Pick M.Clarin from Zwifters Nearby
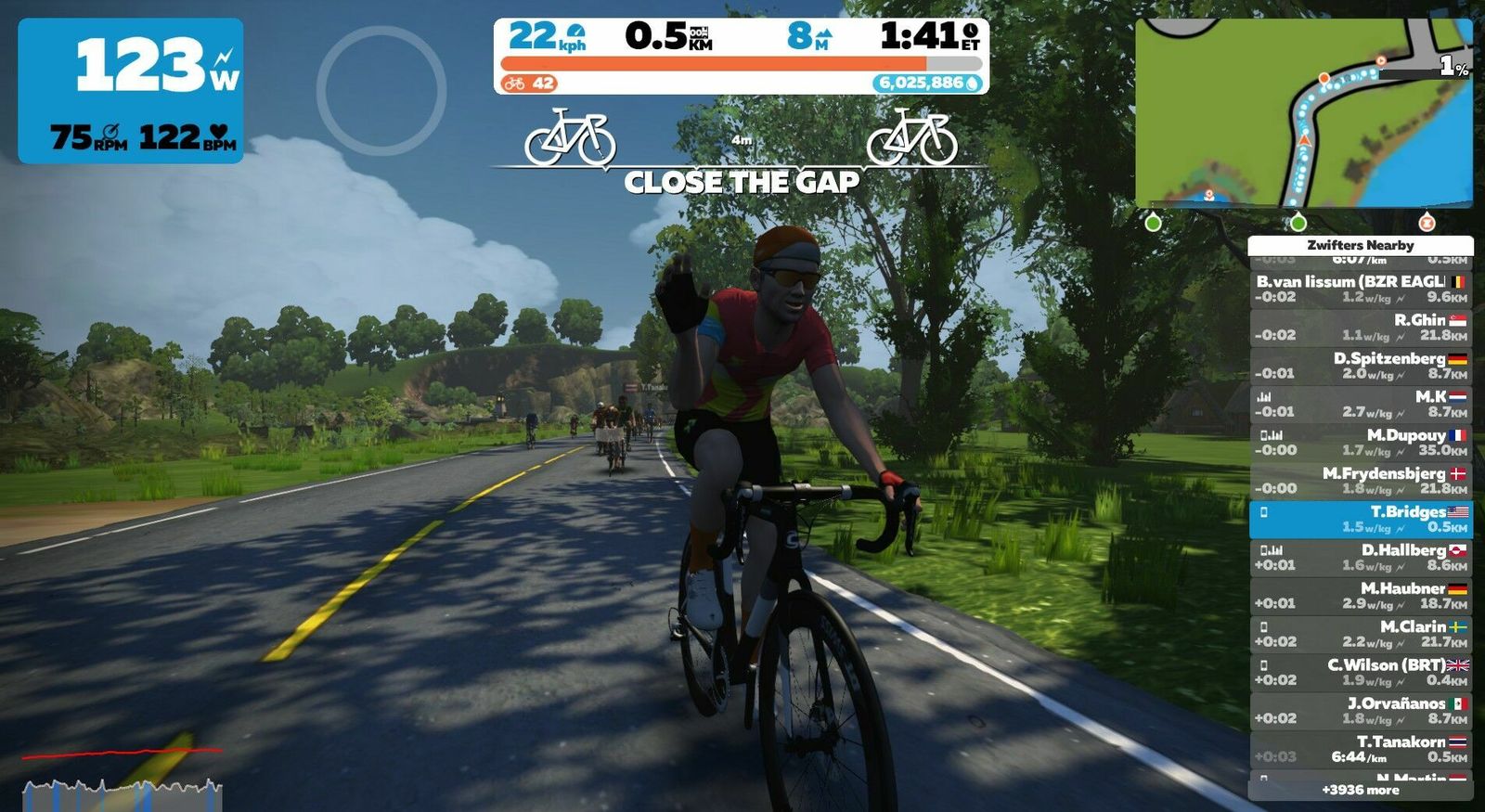The image size is (1485, 812). point(1360,633)
